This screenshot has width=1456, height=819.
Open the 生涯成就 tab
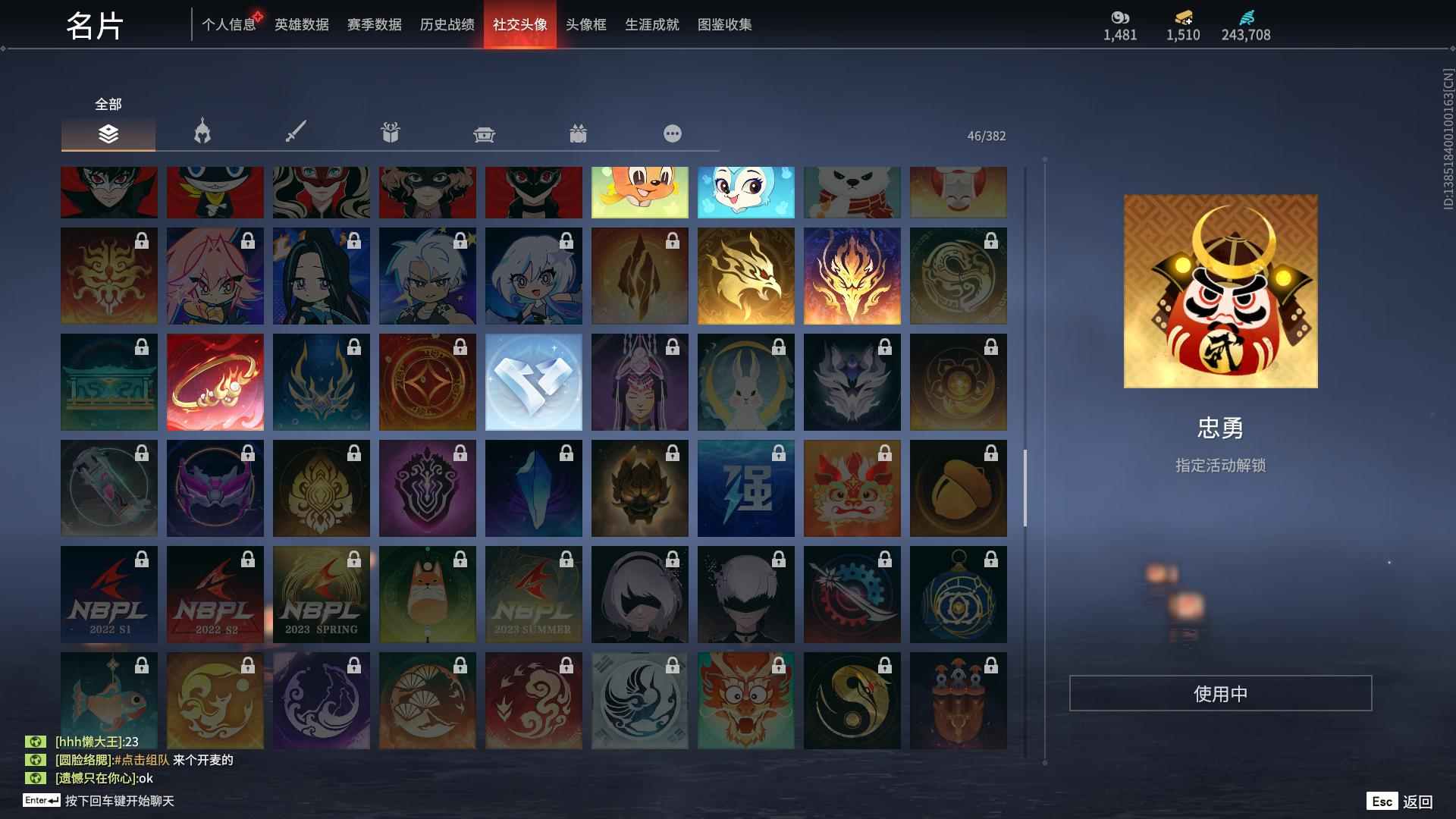651,24
